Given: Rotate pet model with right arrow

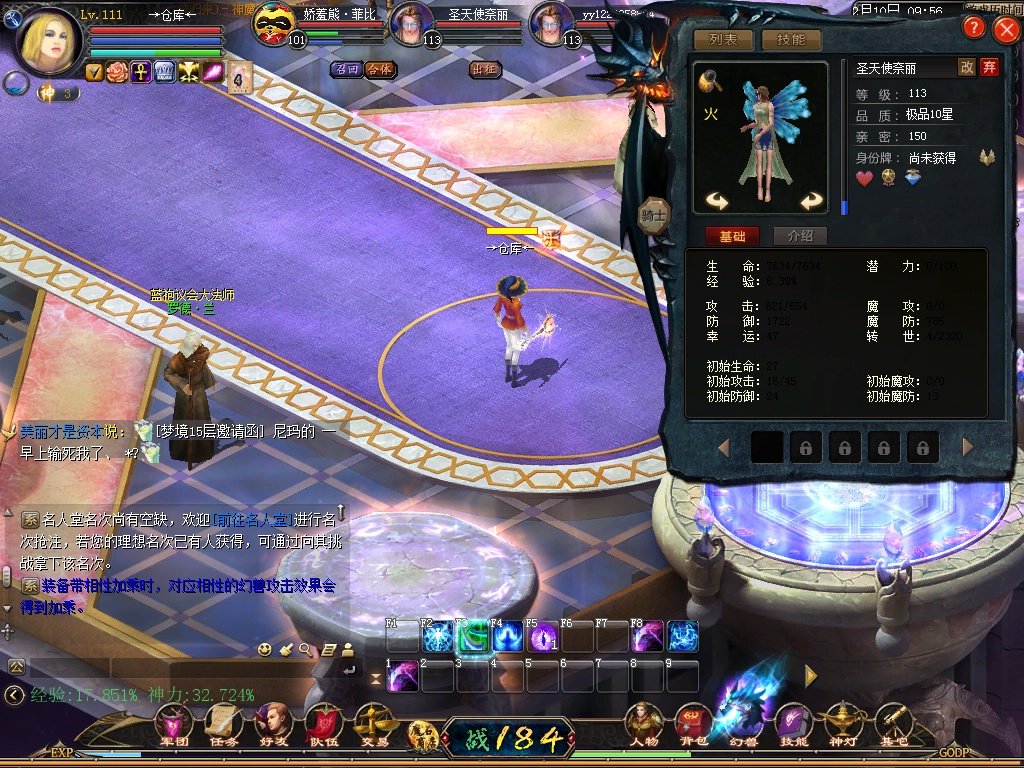Looking at the screenshot, I should point(810,200).
